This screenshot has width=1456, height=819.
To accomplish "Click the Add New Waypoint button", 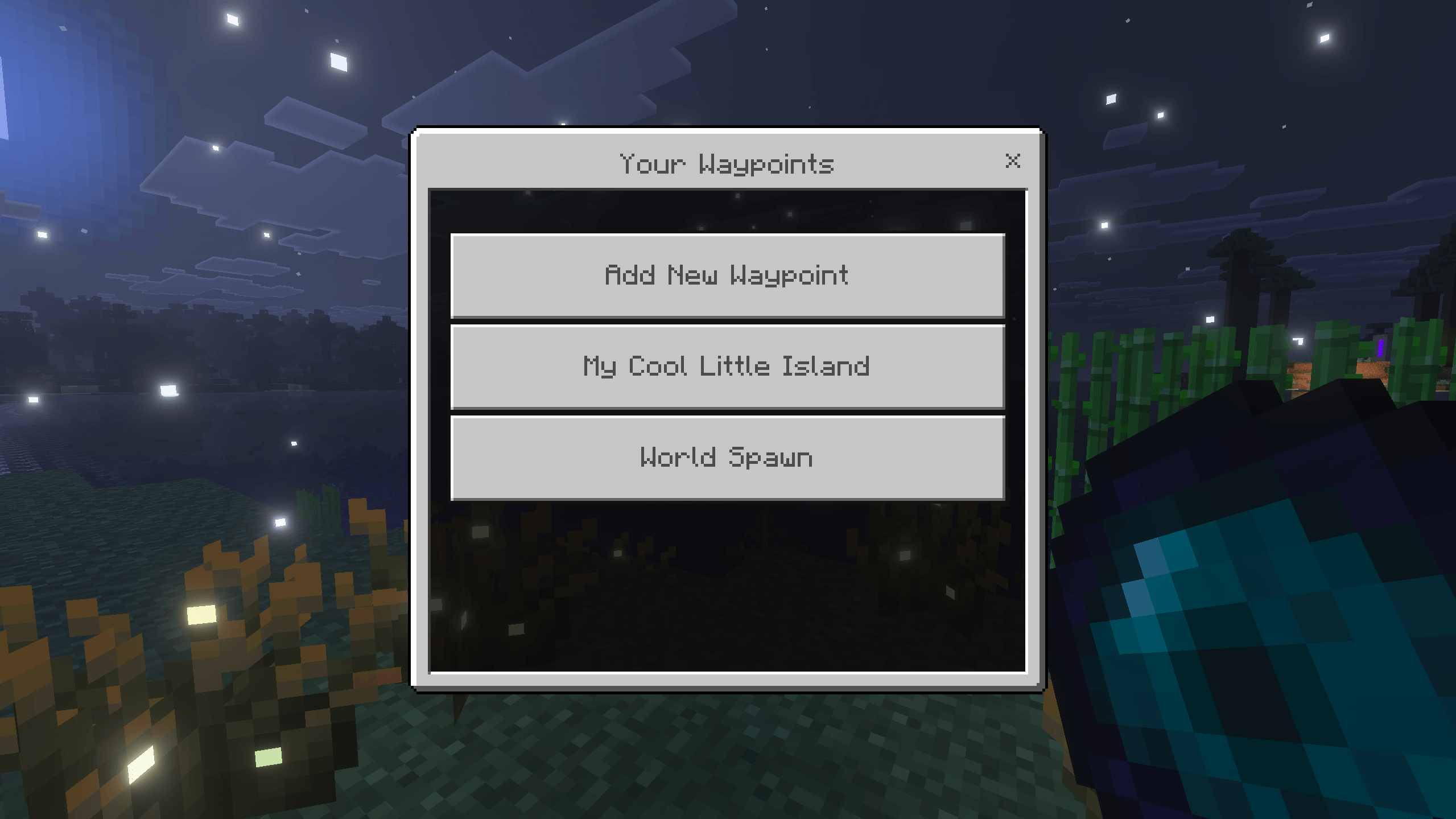I will [727, 275].
